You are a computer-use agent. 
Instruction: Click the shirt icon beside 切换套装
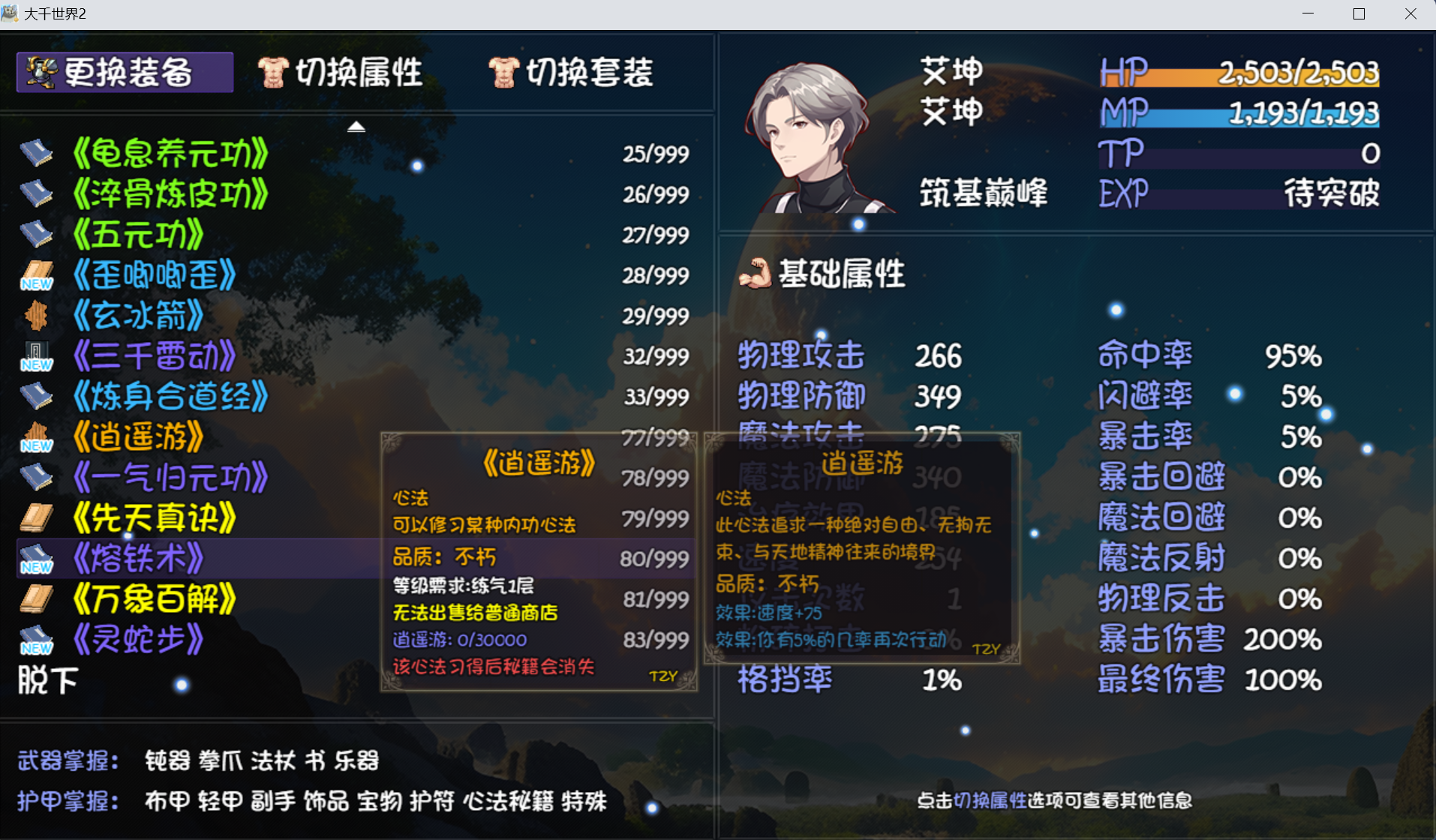[x=504, y=70]
